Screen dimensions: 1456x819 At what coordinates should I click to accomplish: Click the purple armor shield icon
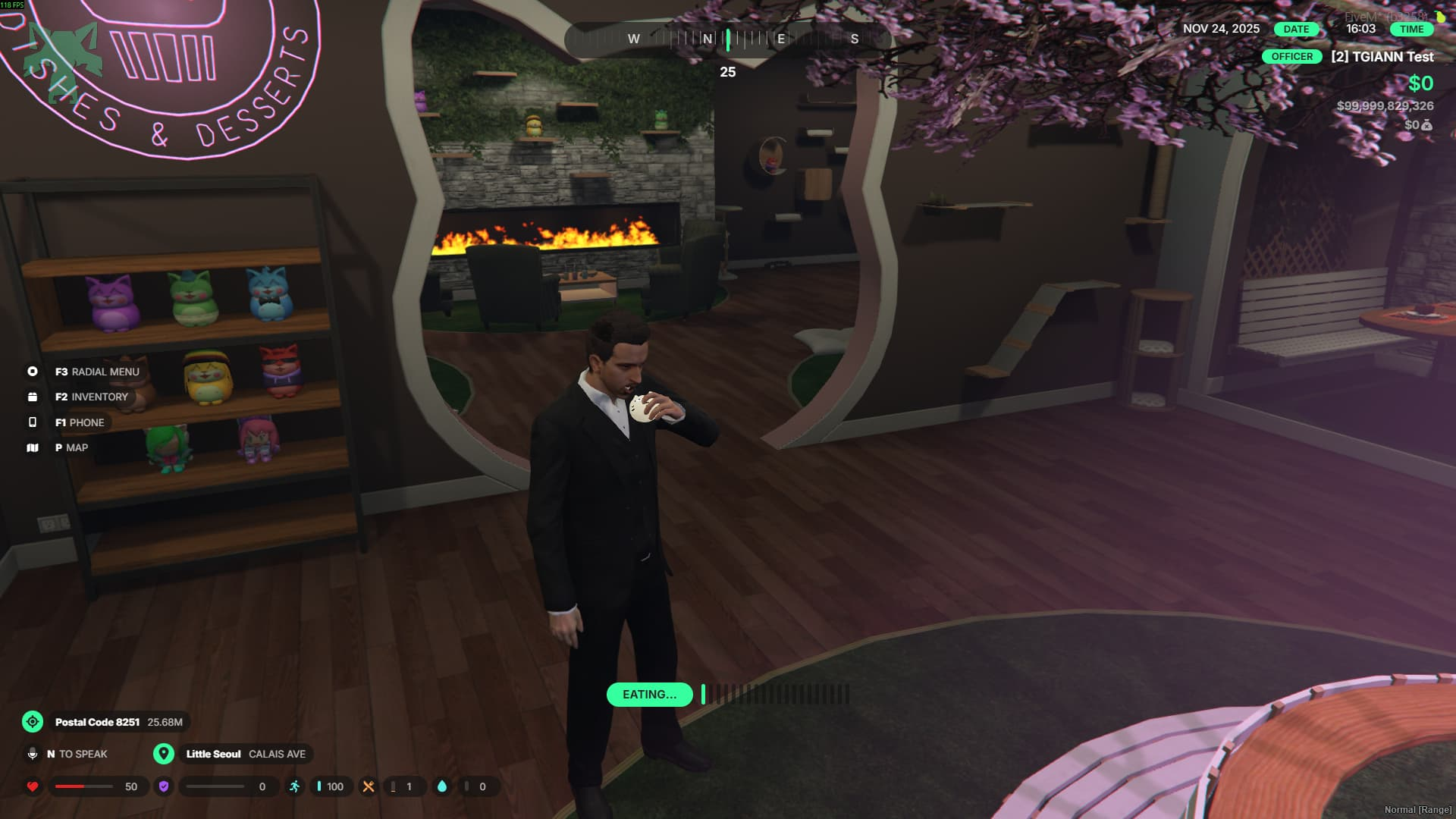coord(164,786)
